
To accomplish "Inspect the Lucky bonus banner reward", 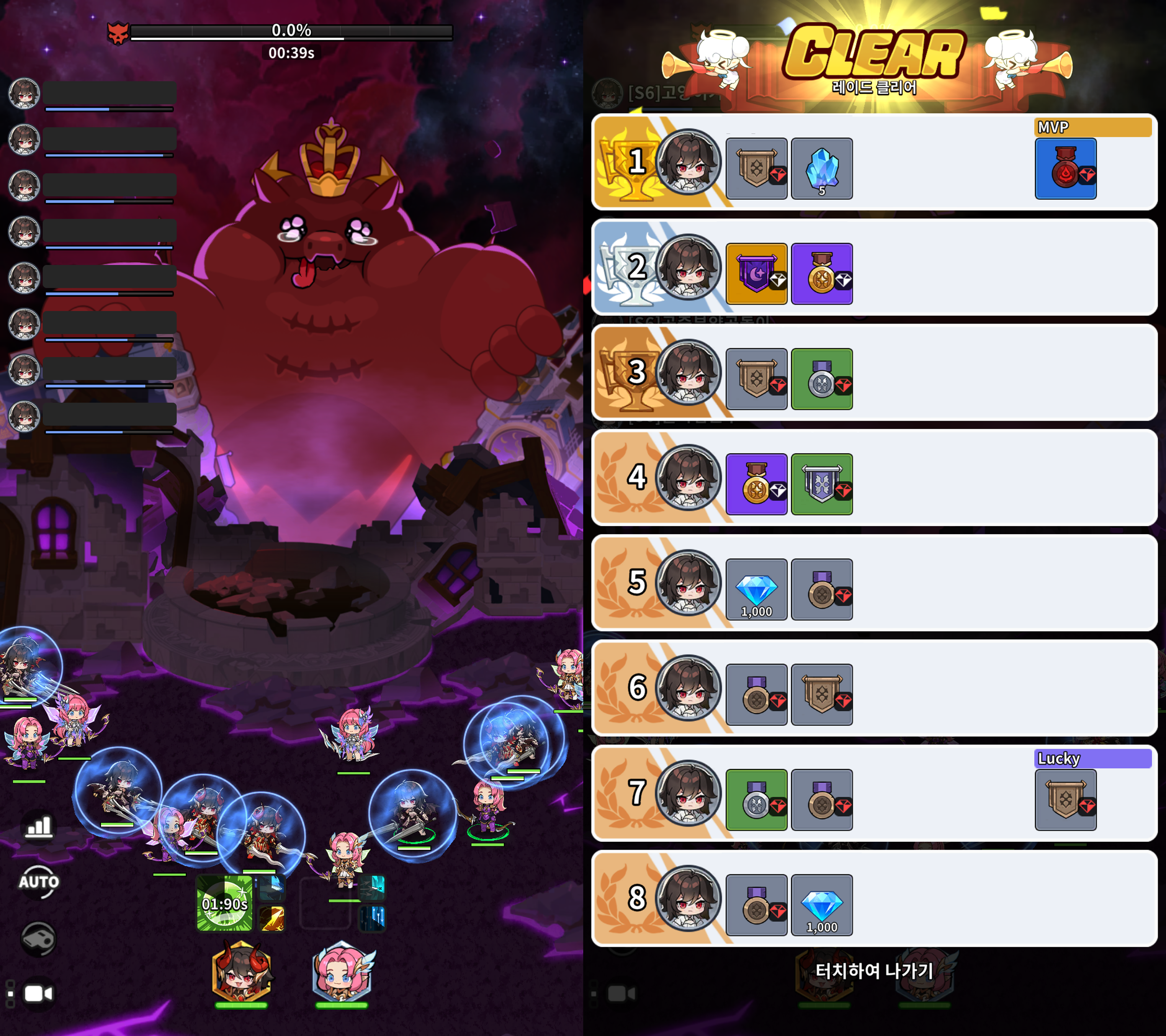I will (1065, 800).
